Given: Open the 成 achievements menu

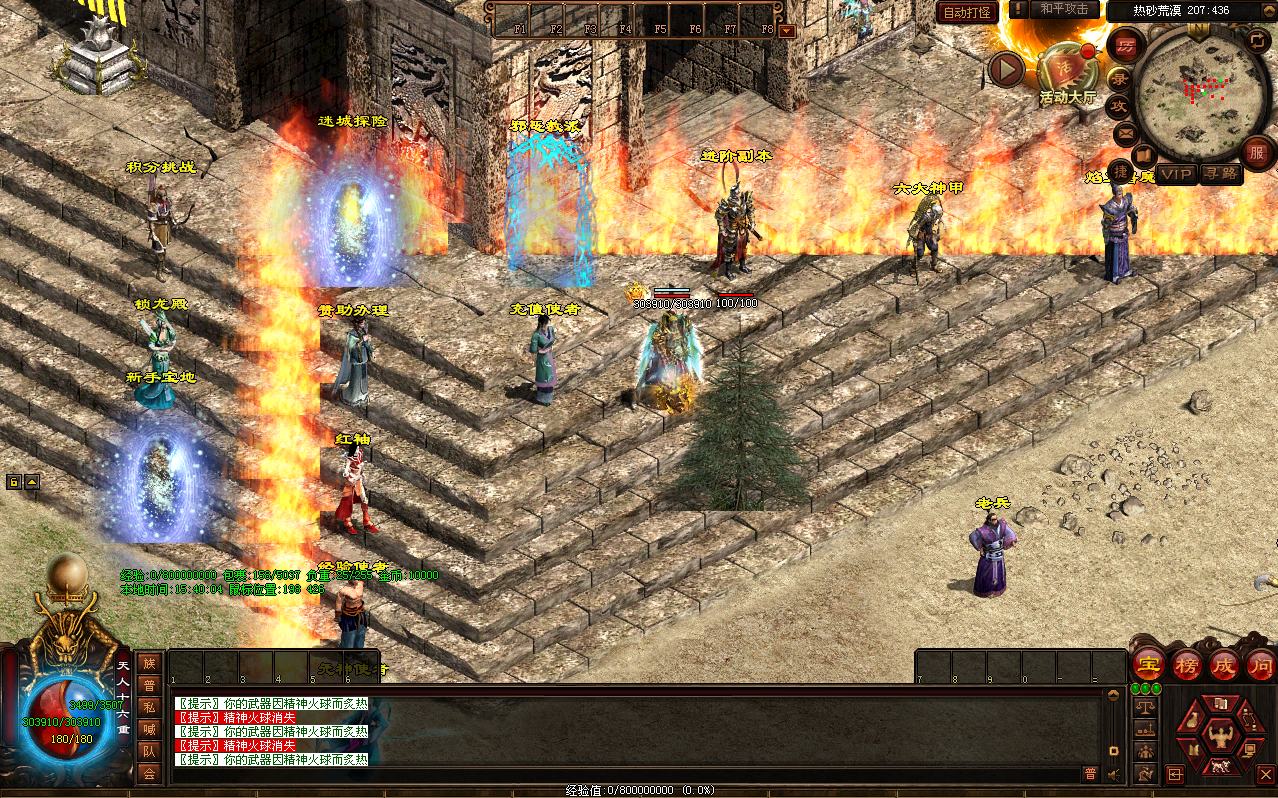Looking at the screenshot, I should (x=1224, y=664).
